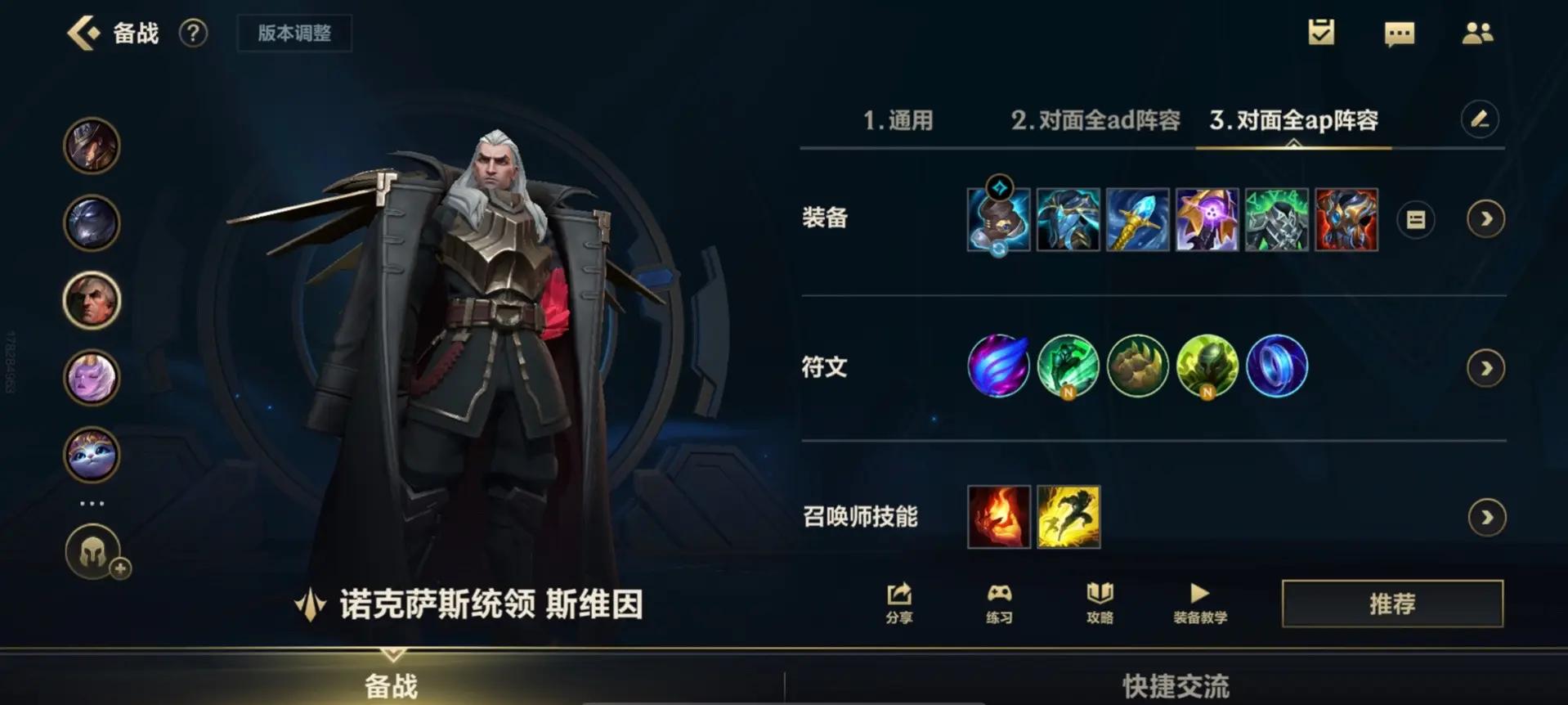
Task: Click the 推荐 recommend button
Action: [x=1392, y=604]
